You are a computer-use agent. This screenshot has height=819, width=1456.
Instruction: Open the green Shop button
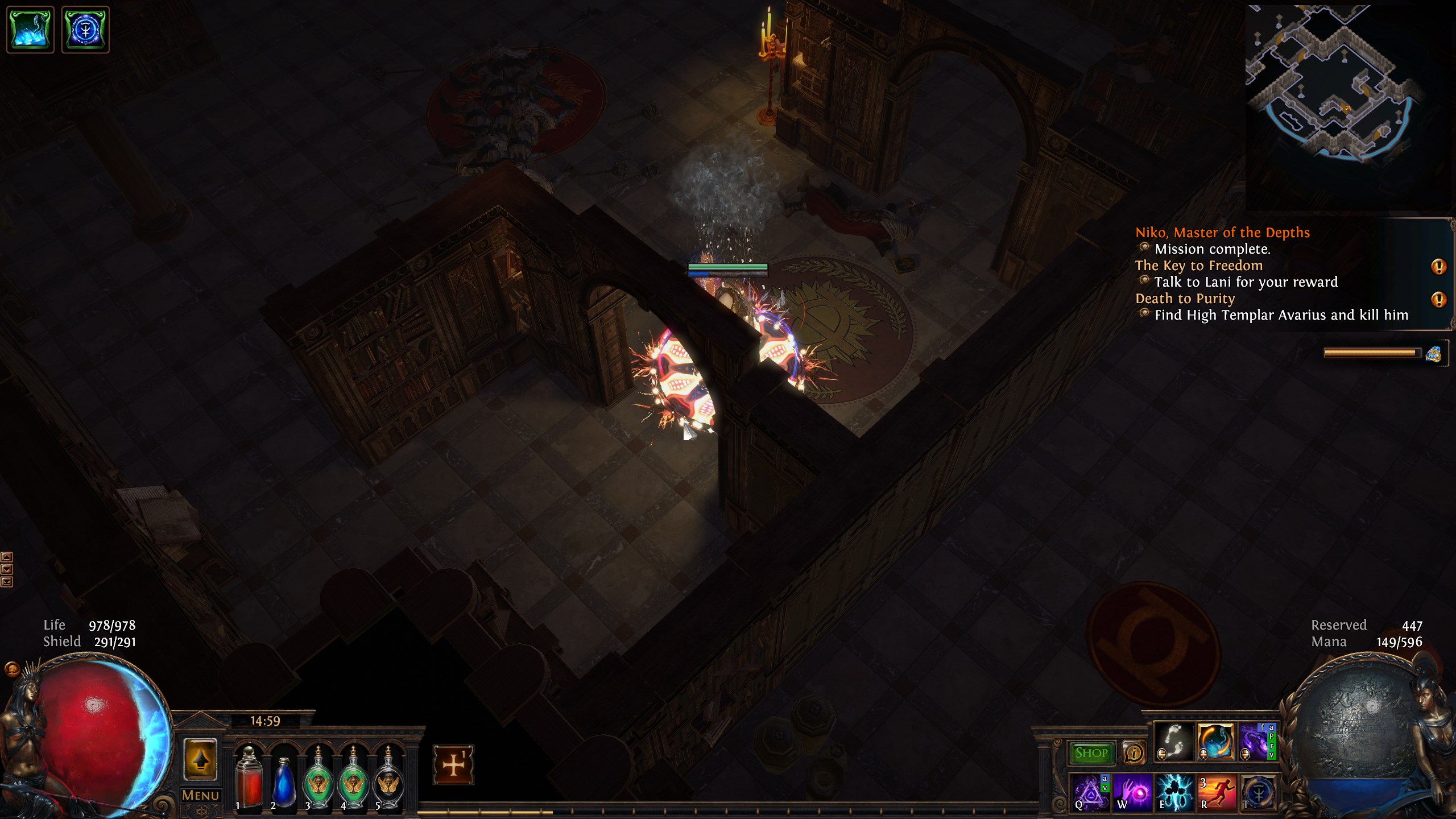(1091, 753)
